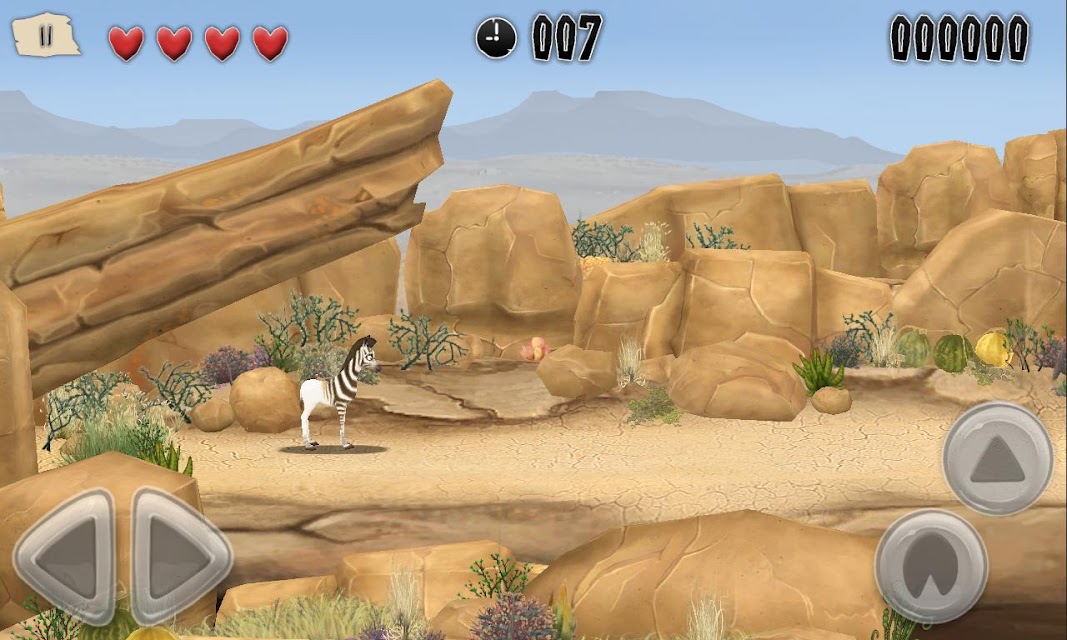Tap the left arrow movement button
The height and width of the screenshot is (640, 1067).
point(66,556)
